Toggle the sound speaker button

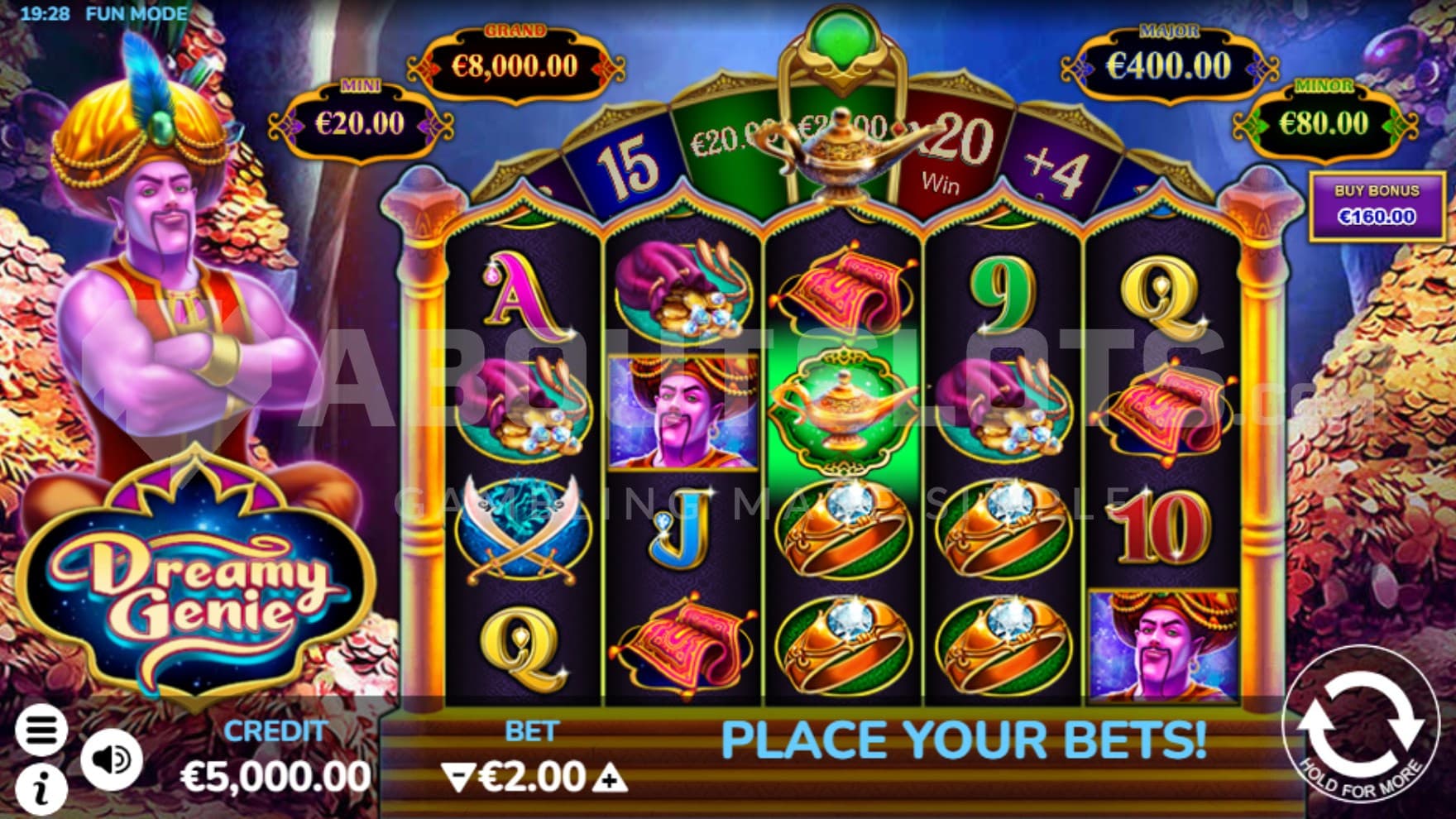[112, 759]
